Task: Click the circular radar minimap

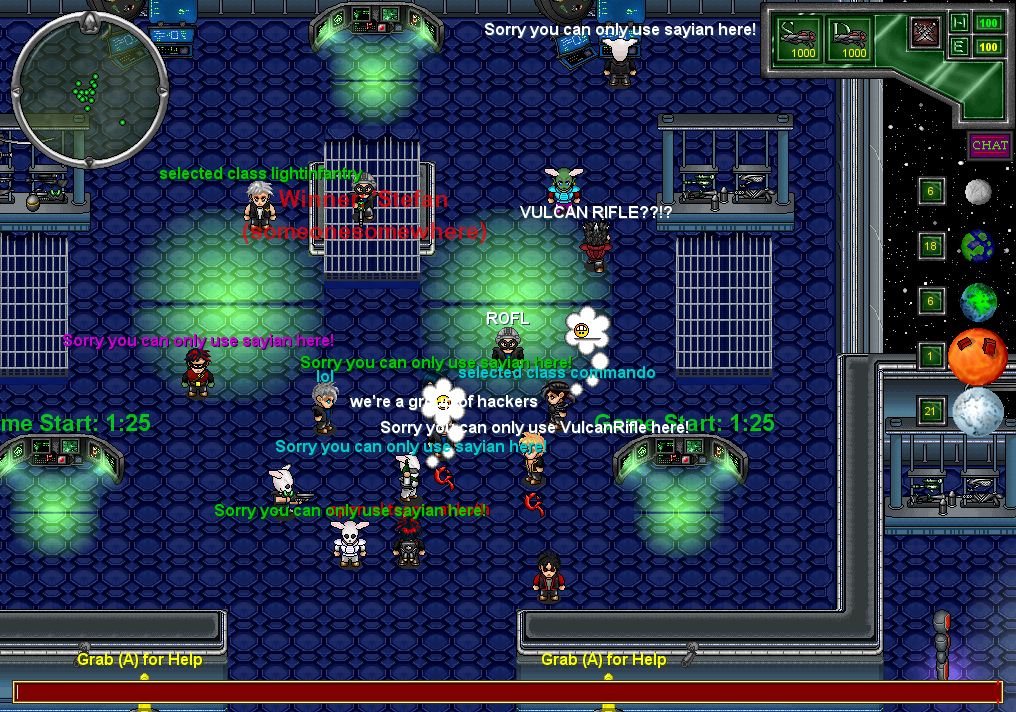Action: [x=89, y=90]
